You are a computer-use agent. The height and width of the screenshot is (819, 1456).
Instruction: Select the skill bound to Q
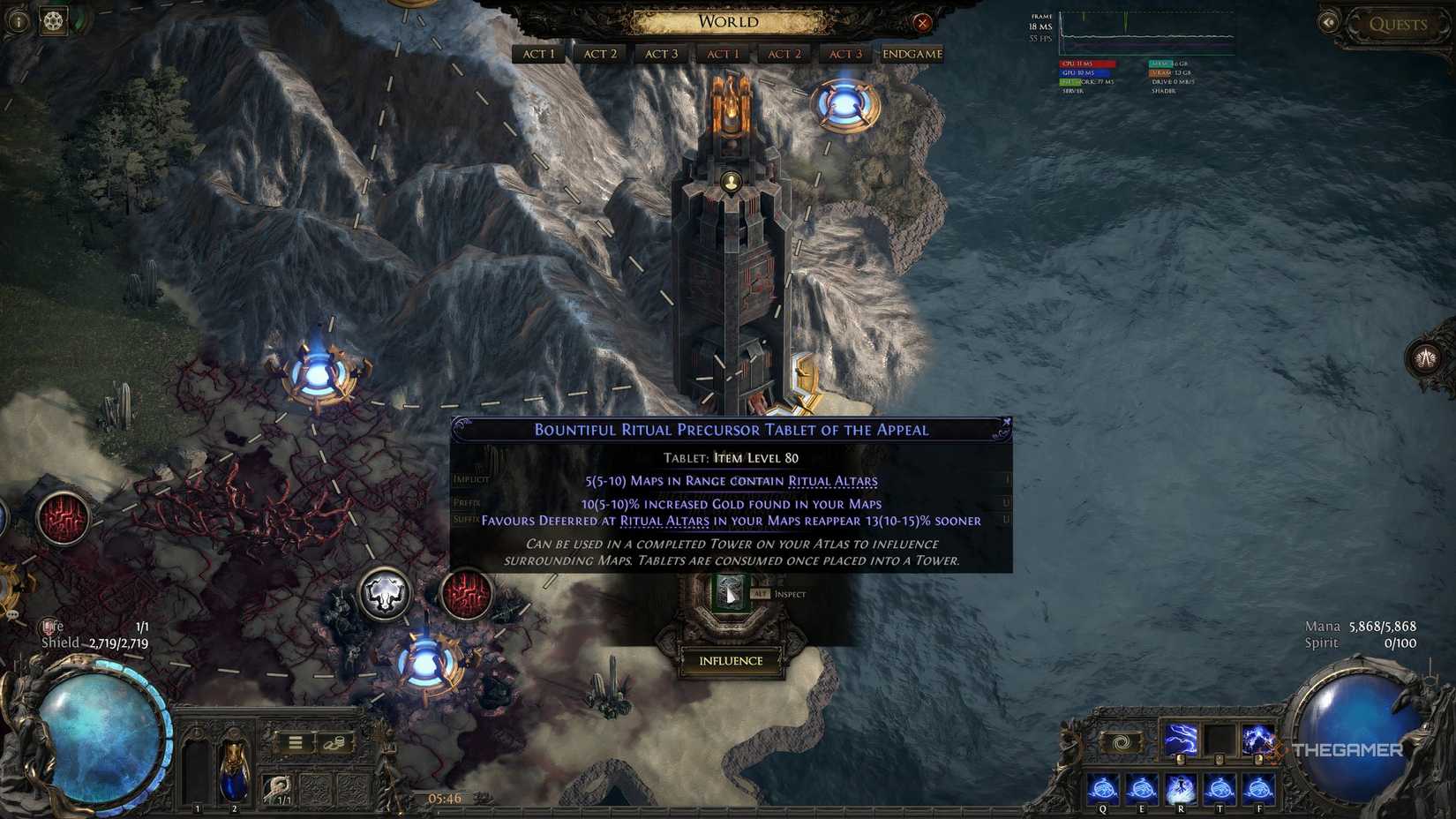pyautogui.click(x=1102, y=786)
